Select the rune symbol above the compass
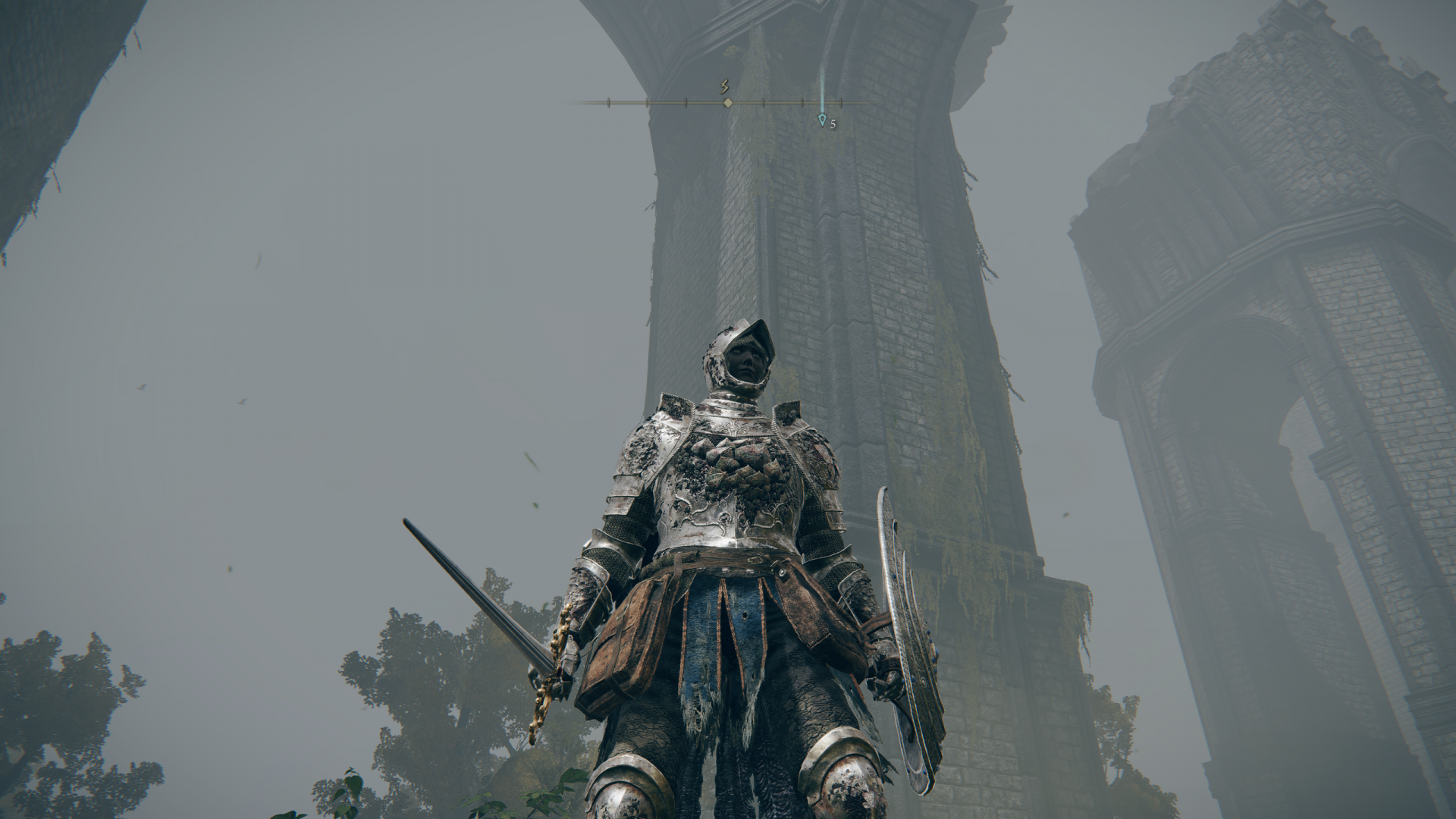 point(724,86)
